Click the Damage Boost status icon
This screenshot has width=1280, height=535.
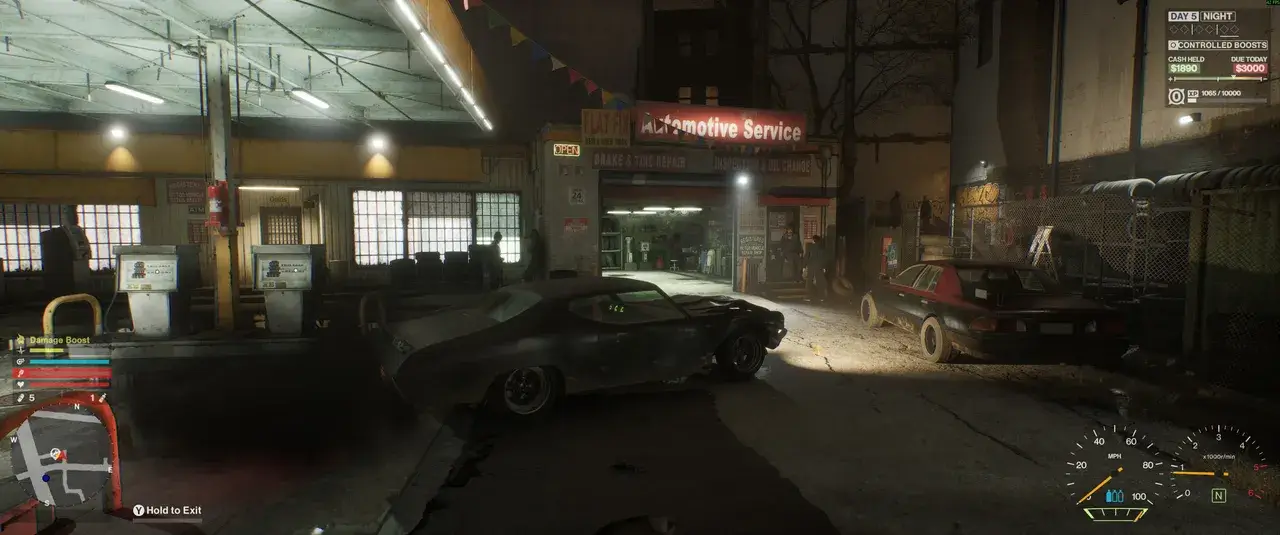(x=20, y=341)
